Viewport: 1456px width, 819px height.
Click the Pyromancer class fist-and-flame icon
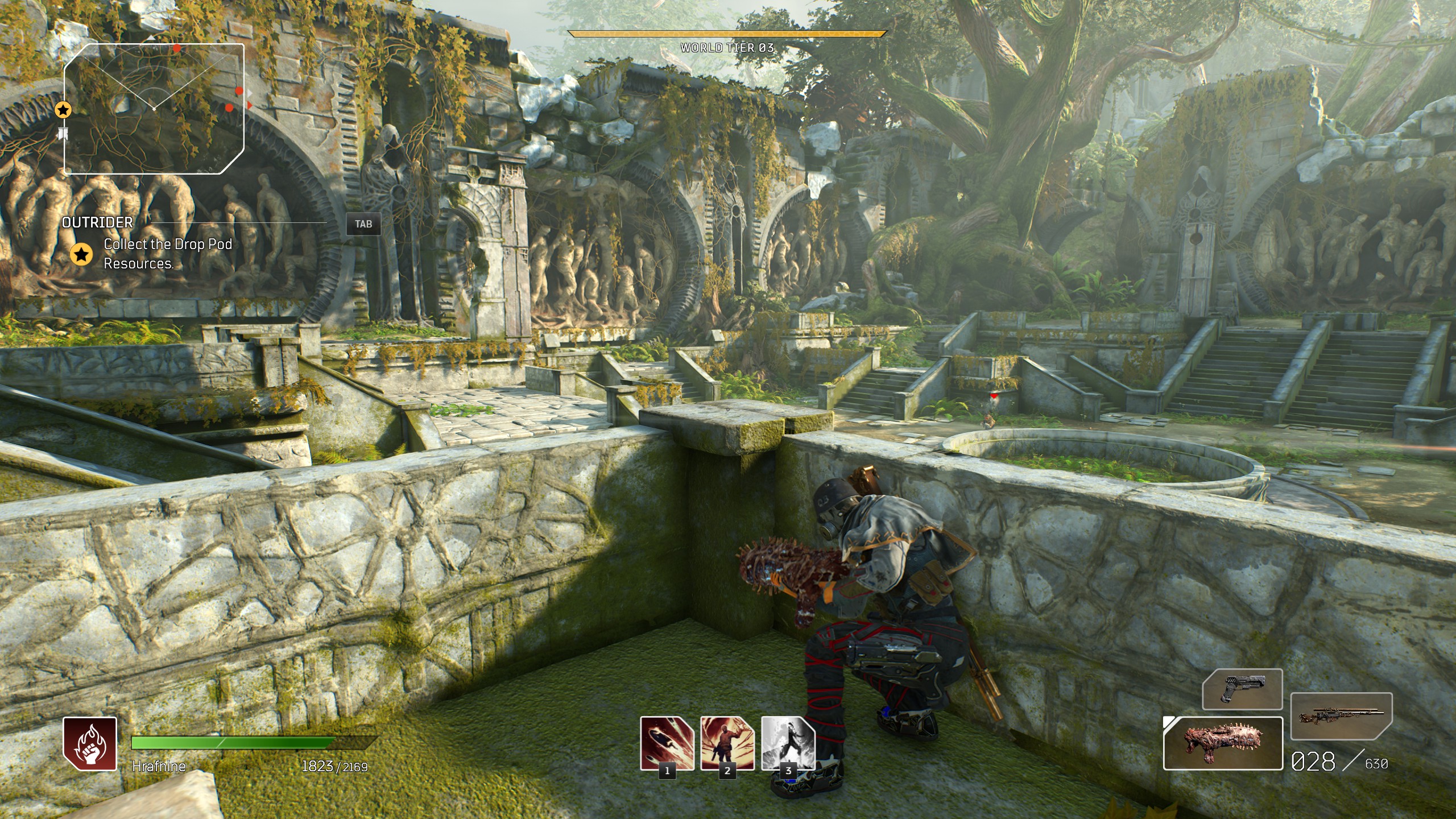coord(90,744)
